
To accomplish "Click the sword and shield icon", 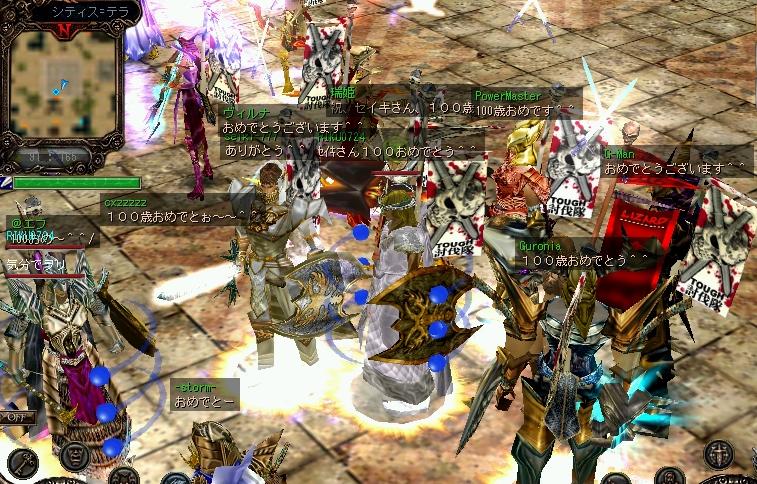I will tap(717, 455).
